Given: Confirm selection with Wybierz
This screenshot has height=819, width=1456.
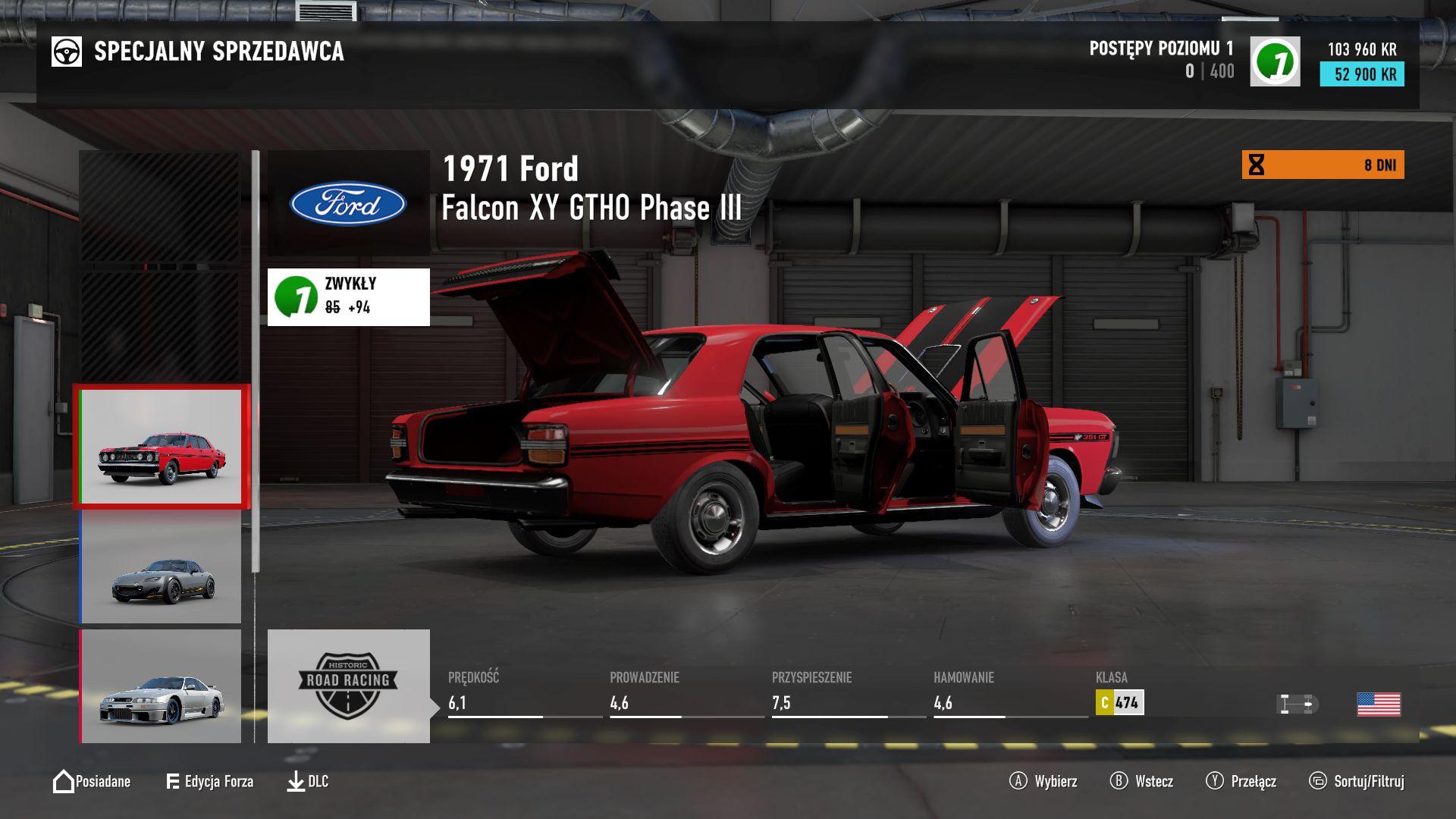Looking at the screenshot, I should click(1043, 782).
